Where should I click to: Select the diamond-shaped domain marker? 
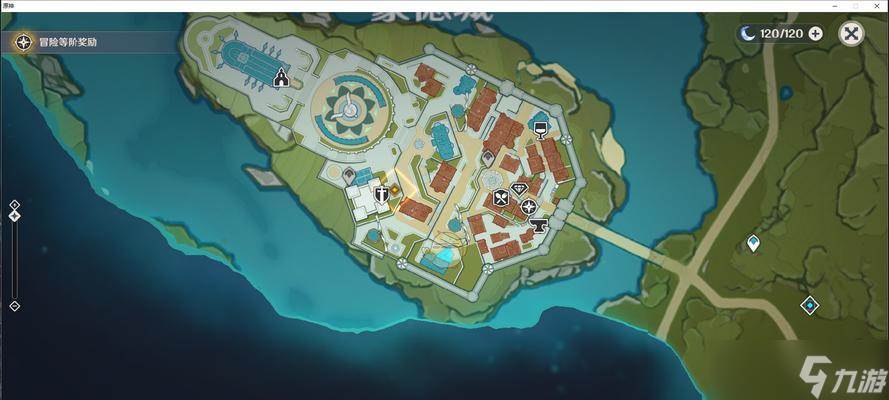pos(809,305)
